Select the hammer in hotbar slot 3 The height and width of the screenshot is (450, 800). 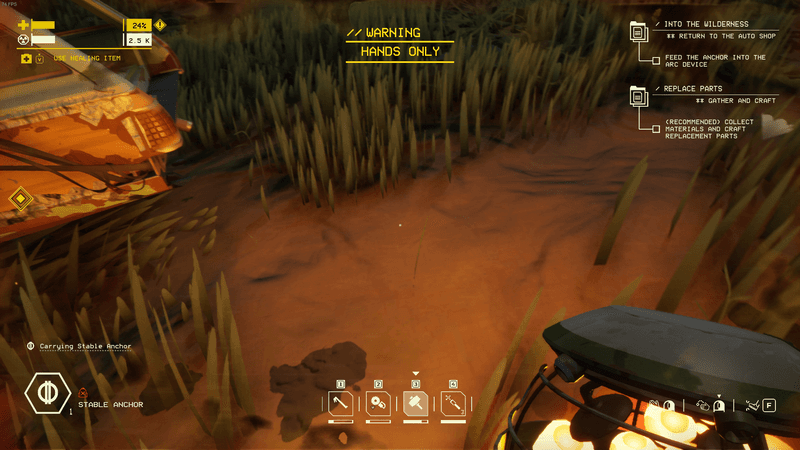[x=416, y=404]
